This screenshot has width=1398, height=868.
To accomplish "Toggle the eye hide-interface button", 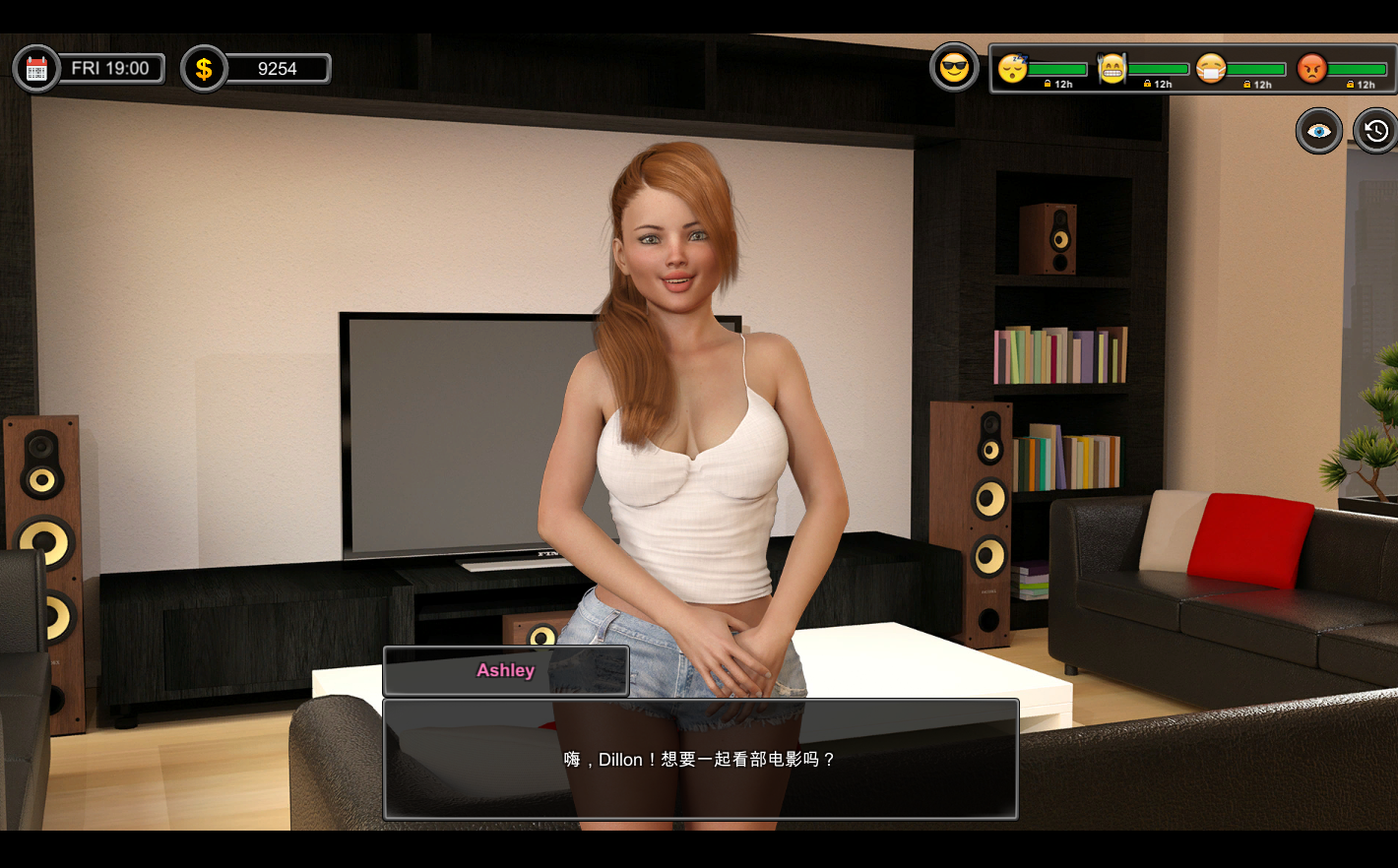I will click(x=1318, y=131).
